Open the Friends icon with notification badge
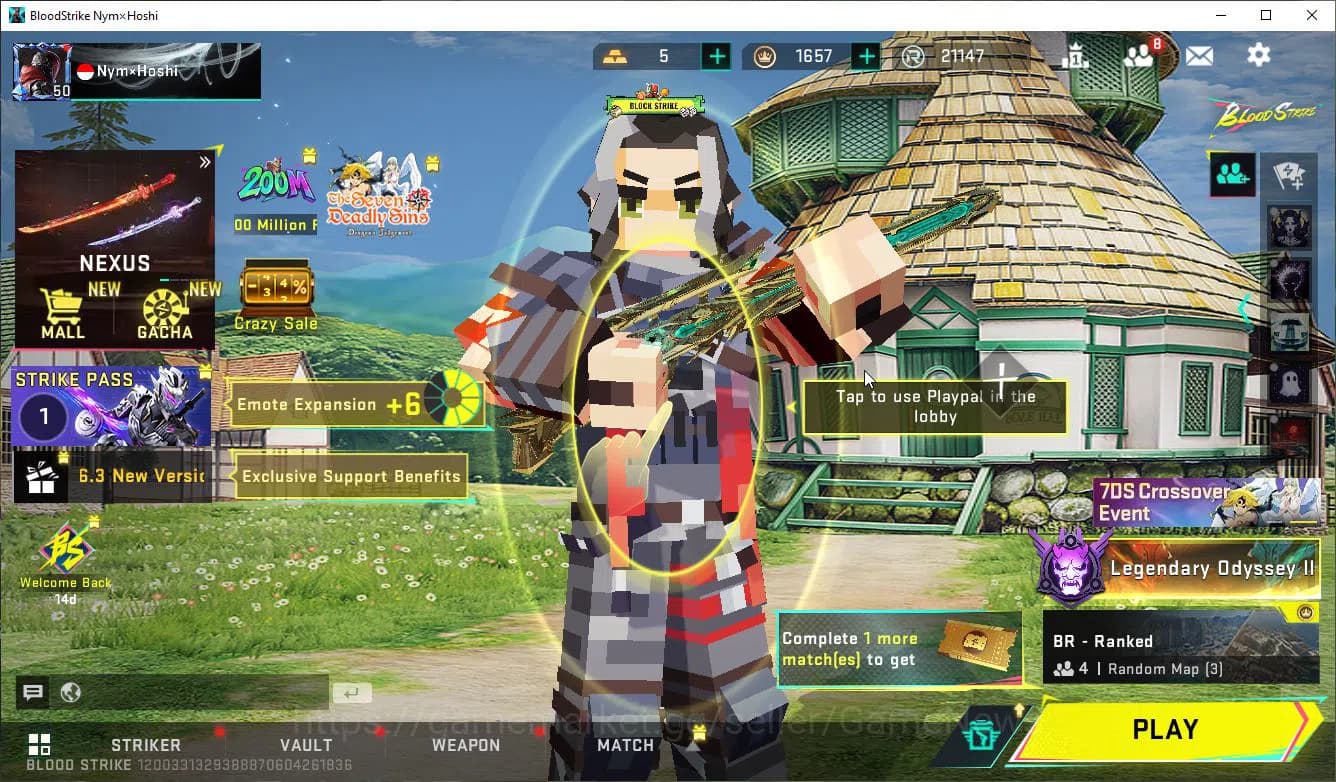 1140,56
